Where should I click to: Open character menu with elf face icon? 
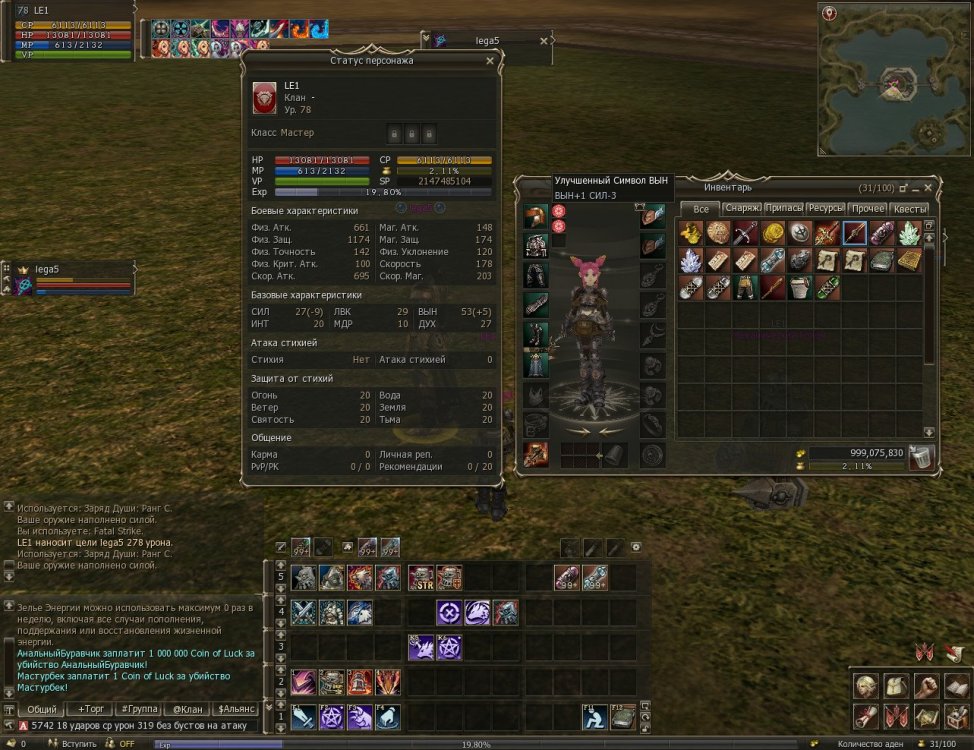(x=866, y=687)
